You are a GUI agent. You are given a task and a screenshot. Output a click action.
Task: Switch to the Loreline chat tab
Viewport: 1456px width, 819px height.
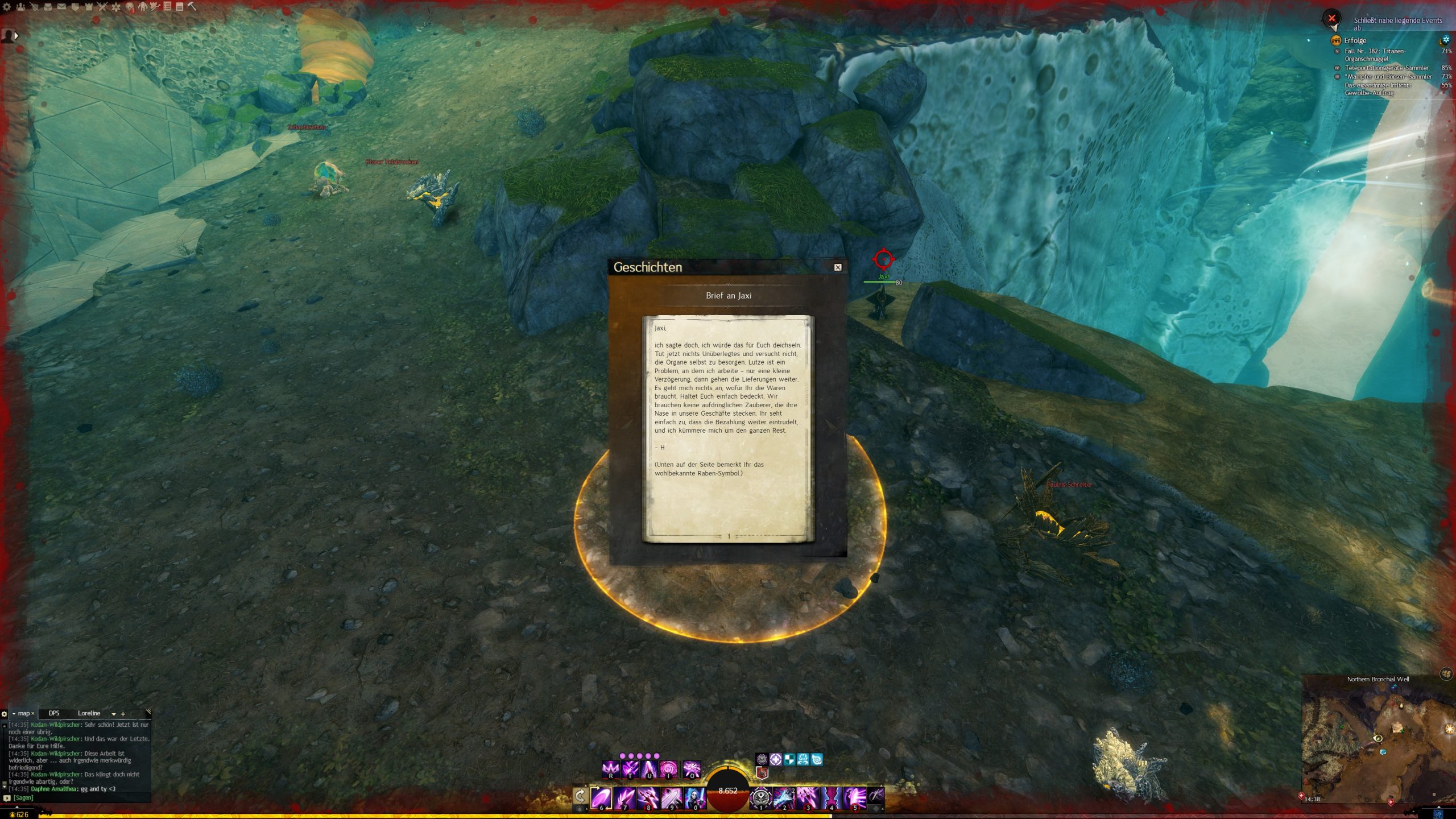click(89, 713)
